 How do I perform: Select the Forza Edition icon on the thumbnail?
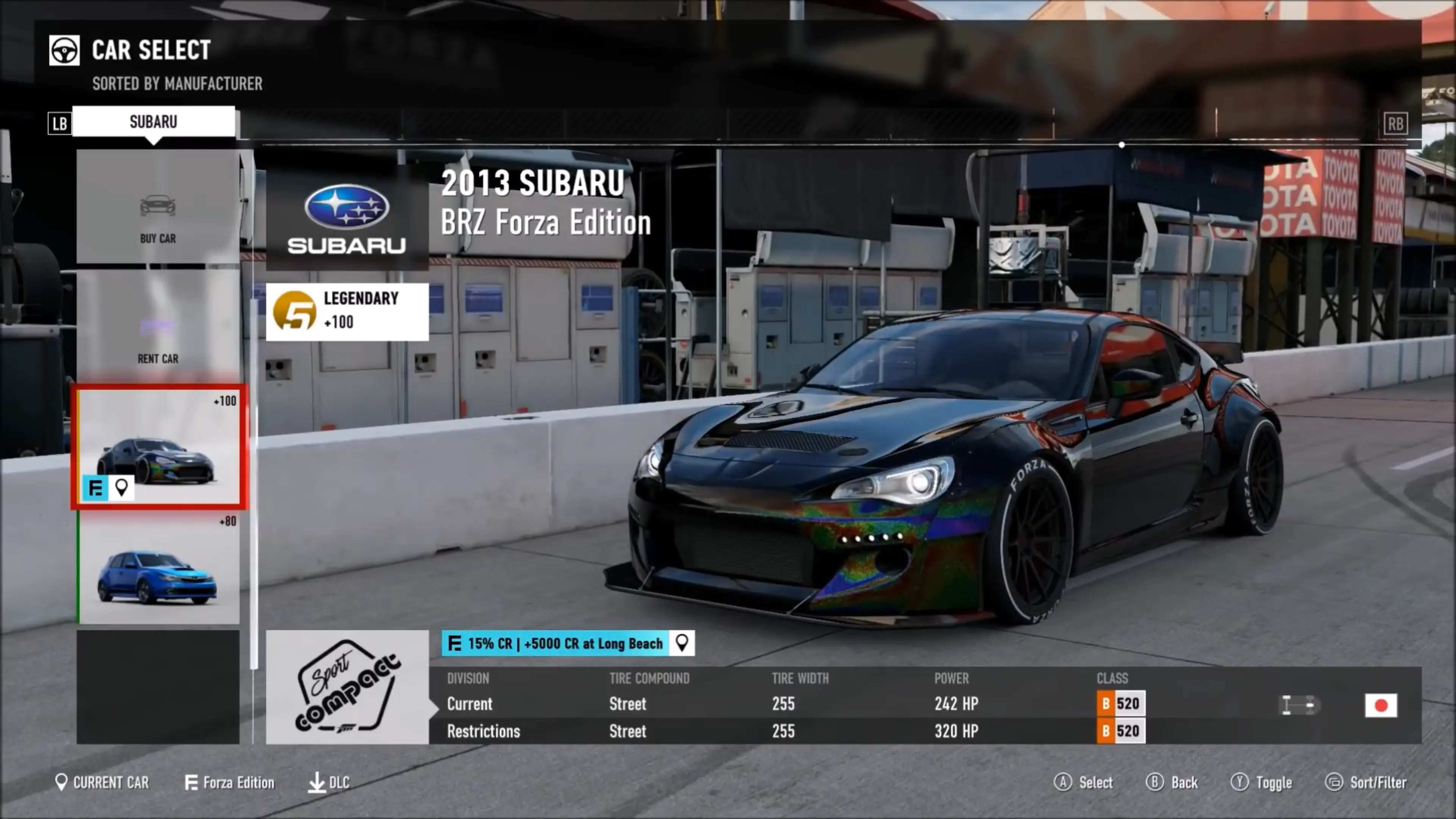95,488
